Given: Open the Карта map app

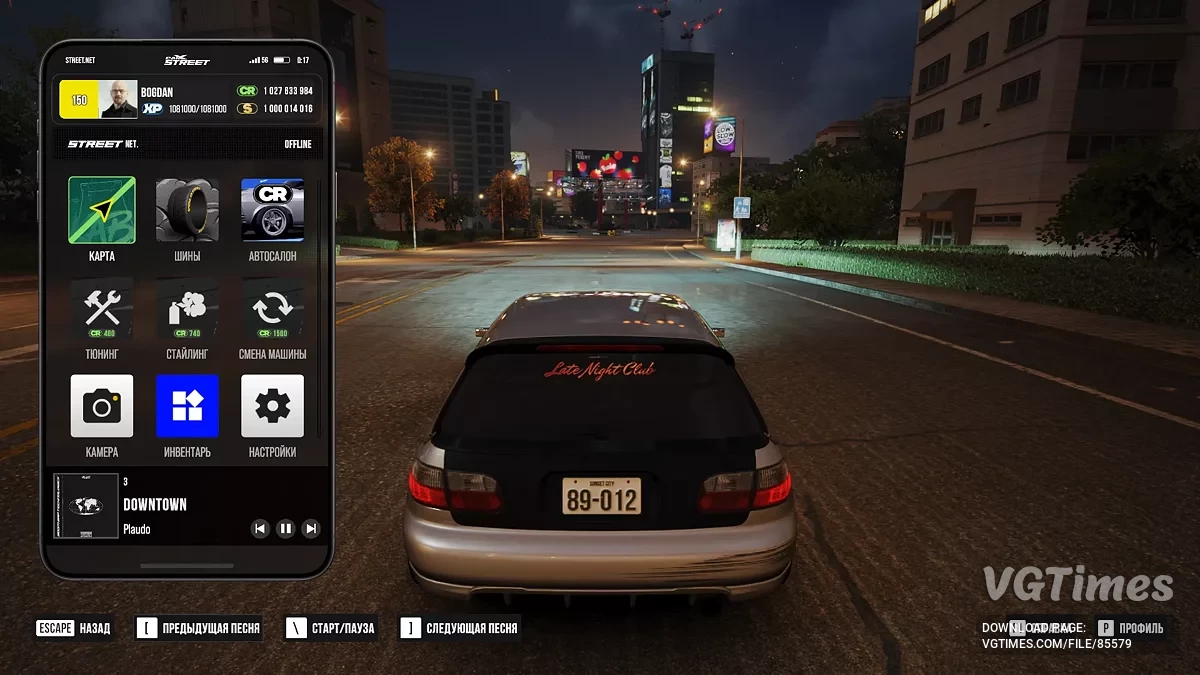Looking at the screenshot, I should click(x=102, y=210).
